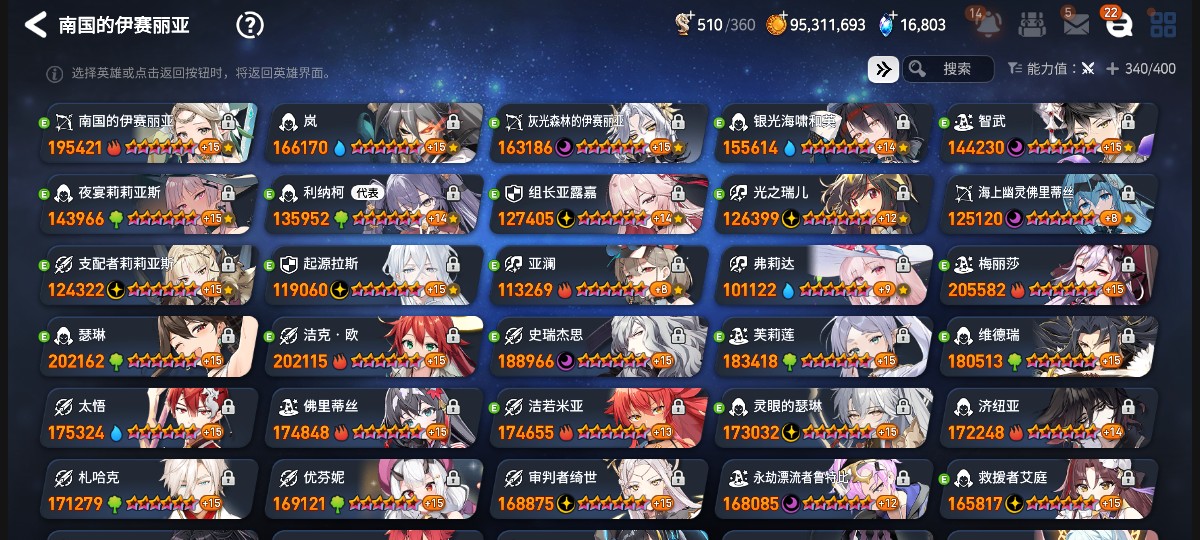Viewport: 1200px width, 540px height.
Task: Open the notification bell
Action: pos(986,24)
